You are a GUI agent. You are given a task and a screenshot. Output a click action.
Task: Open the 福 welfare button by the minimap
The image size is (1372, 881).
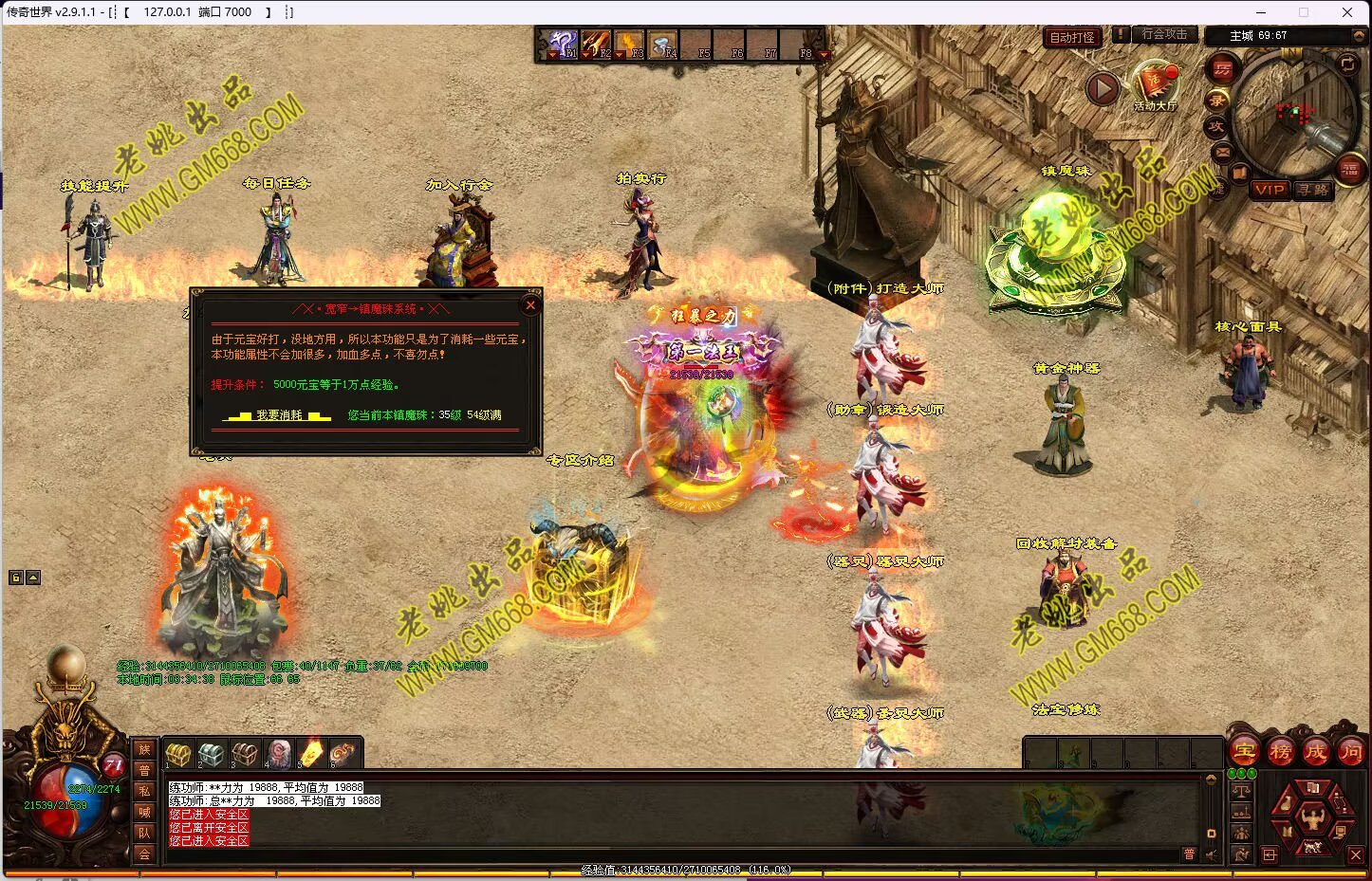[1349, 170]
